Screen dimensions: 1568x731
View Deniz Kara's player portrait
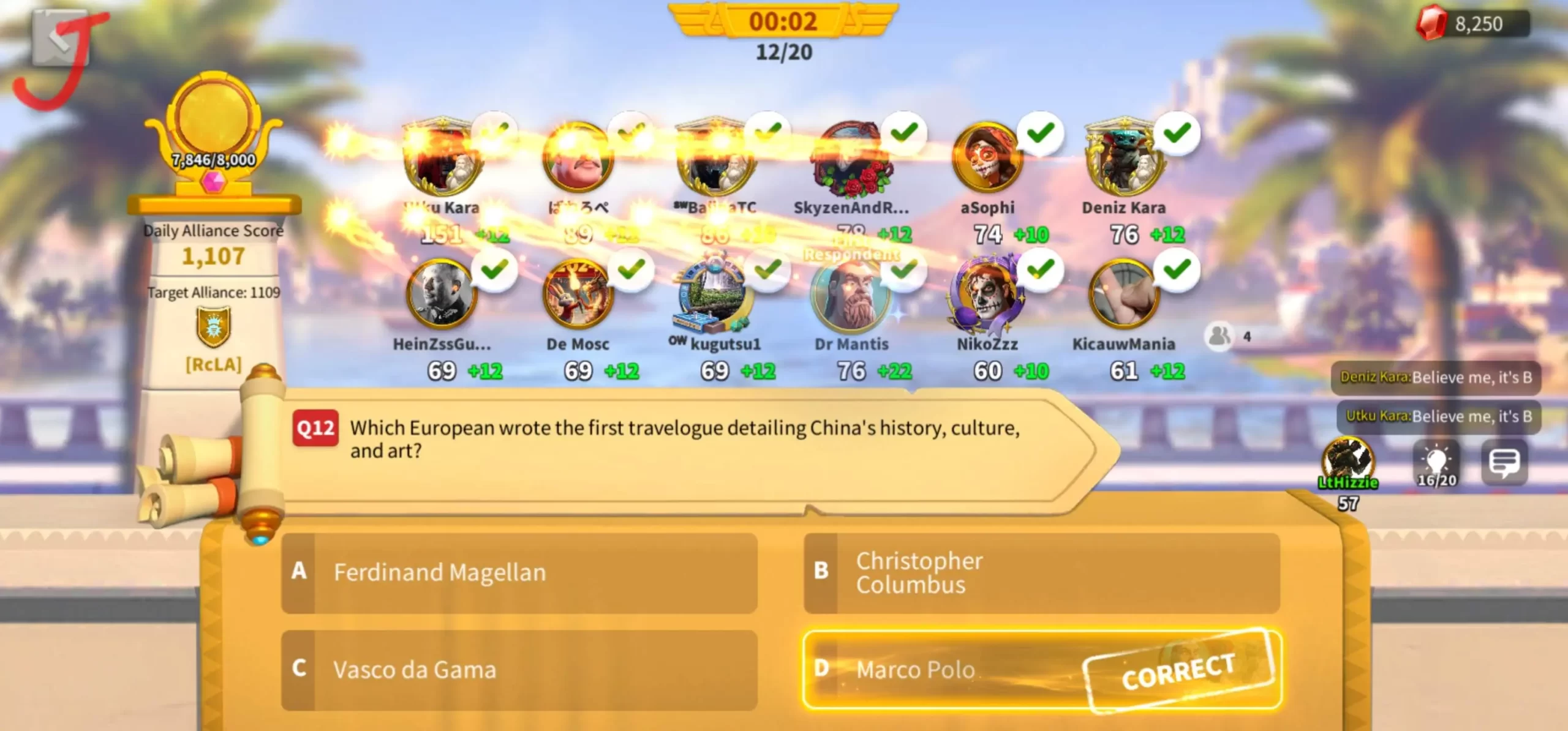click(1123, 159)
